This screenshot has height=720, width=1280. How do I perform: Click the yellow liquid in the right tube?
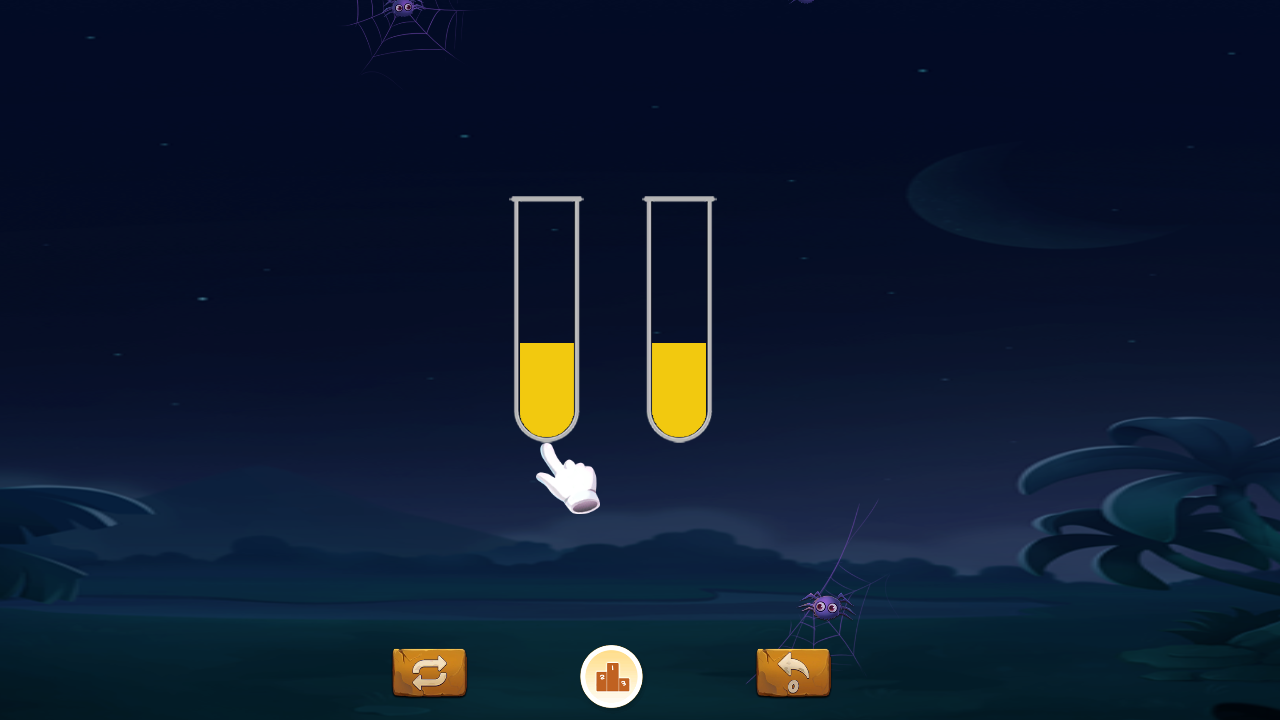(681, 390)
